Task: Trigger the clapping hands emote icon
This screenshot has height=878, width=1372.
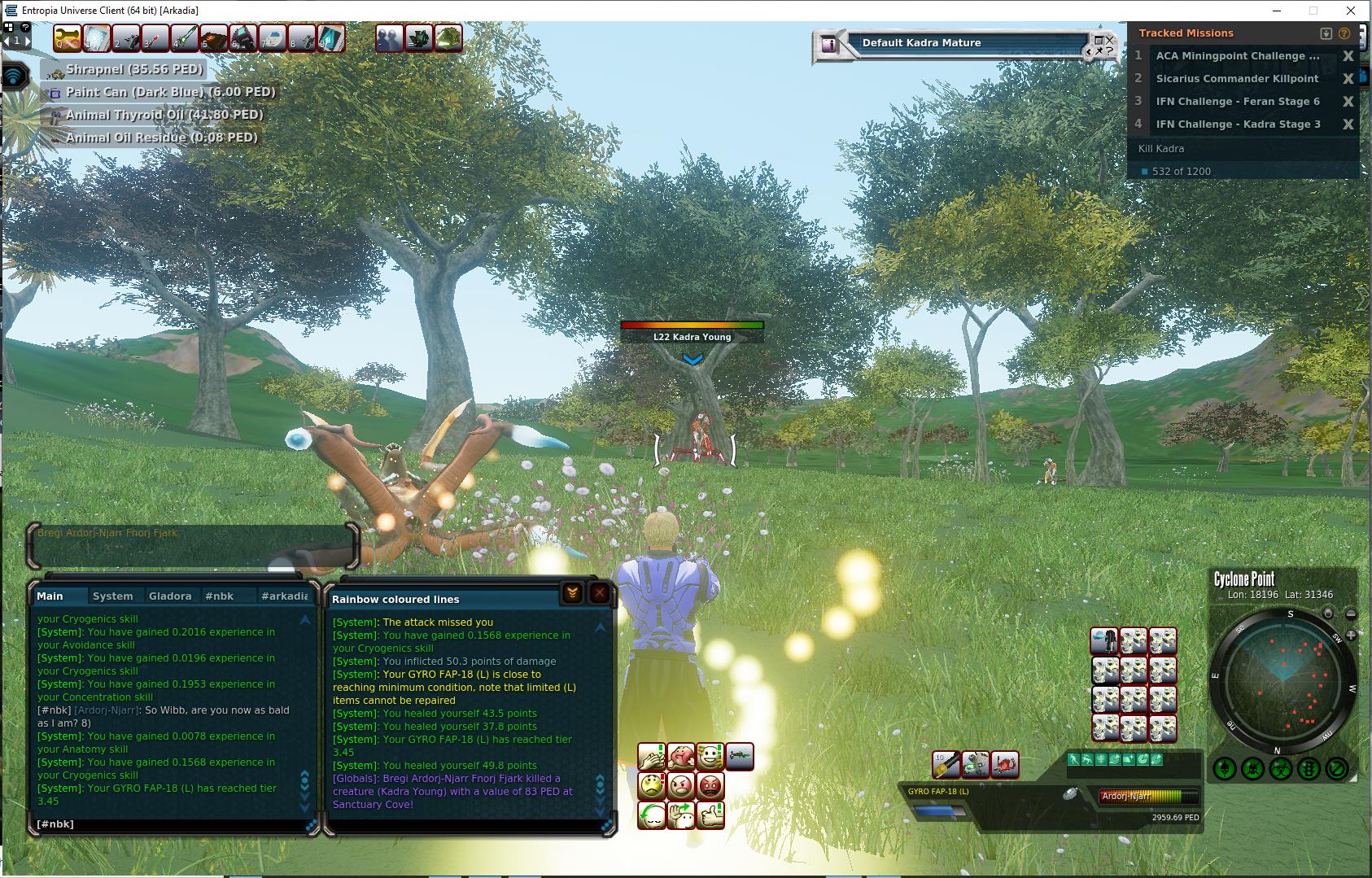Action: point(652,757)
